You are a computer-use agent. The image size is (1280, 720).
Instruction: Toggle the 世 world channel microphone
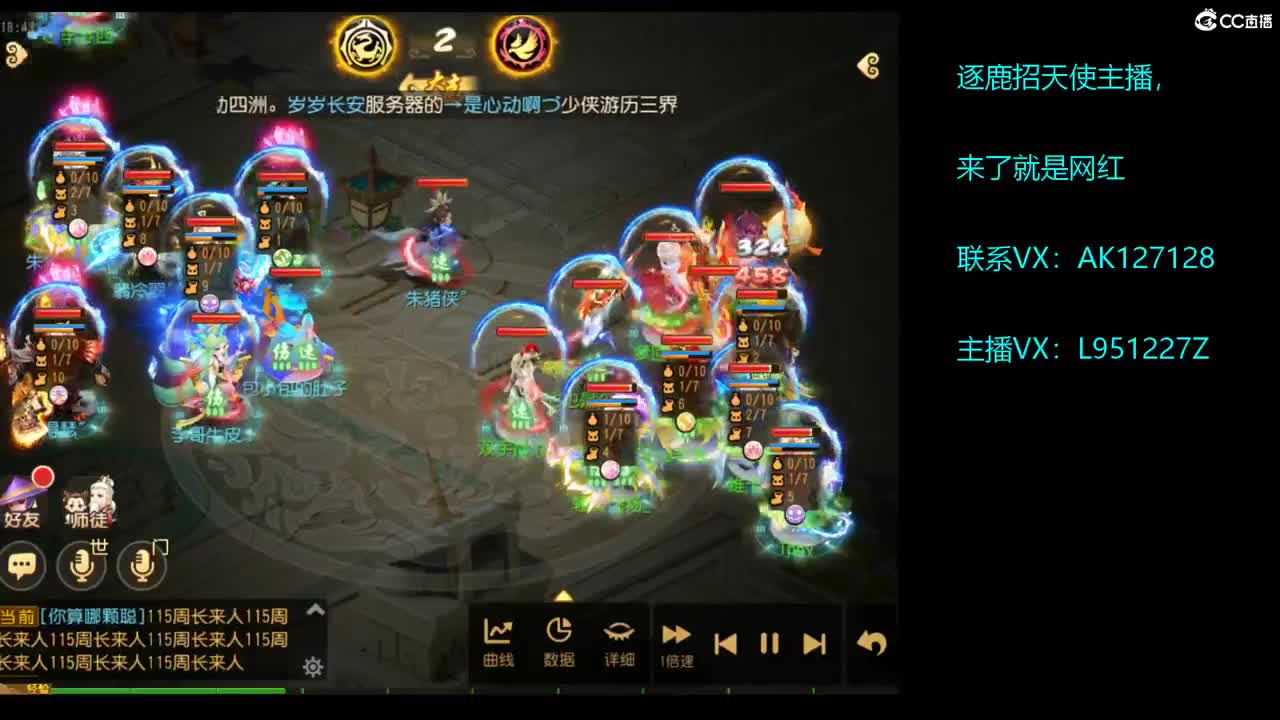point(82,566)
